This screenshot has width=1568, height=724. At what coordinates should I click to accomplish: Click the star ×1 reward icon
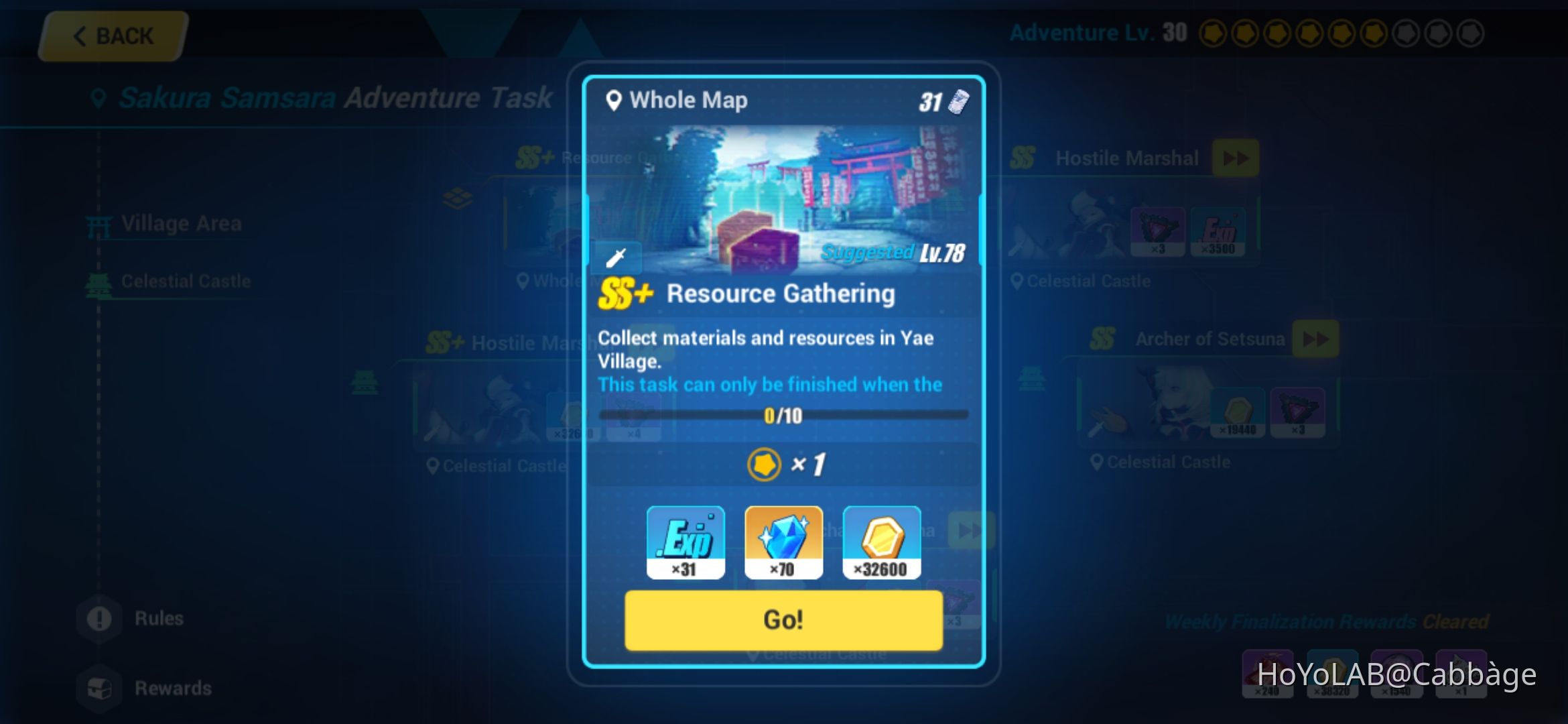(x=763, y=464)
